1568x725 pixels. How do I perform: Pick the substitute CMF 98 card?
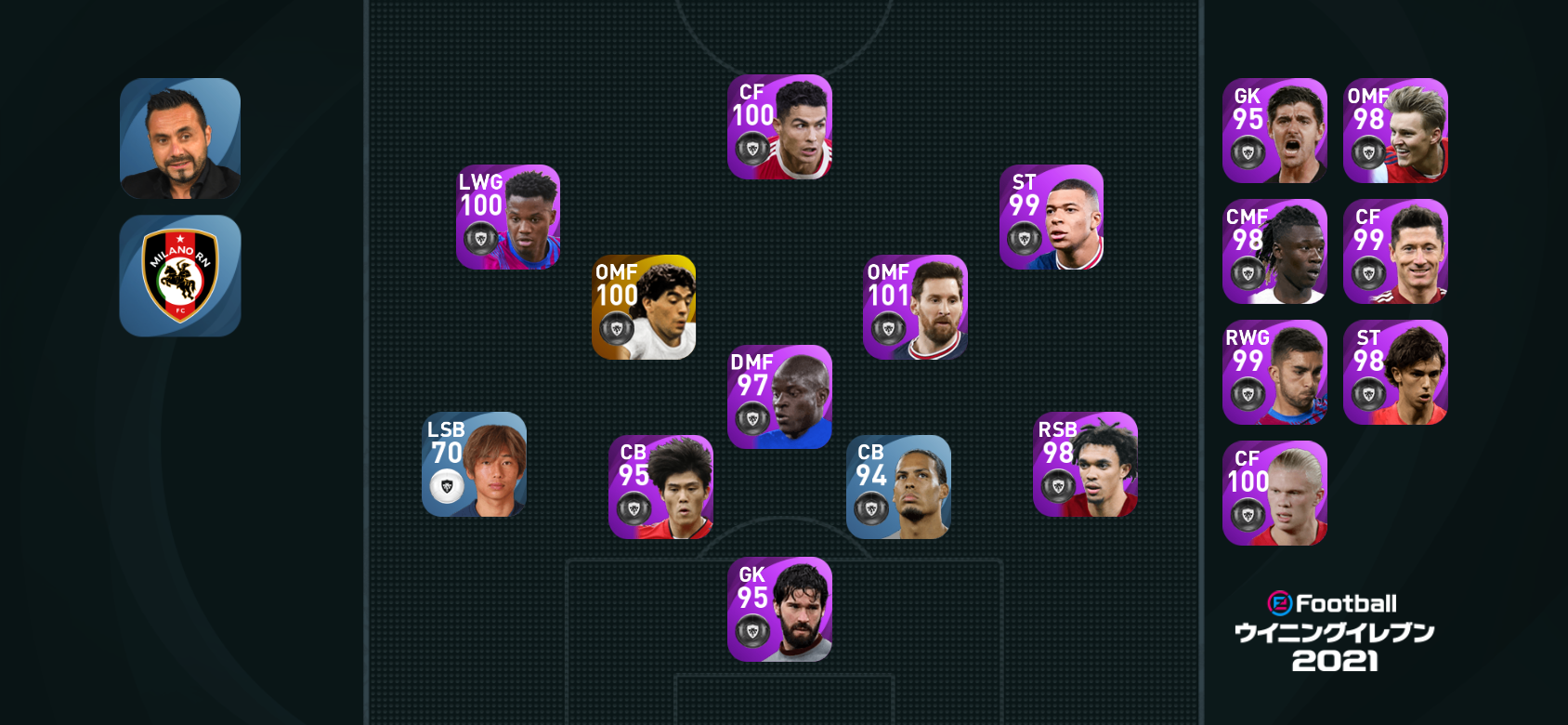1274,252
